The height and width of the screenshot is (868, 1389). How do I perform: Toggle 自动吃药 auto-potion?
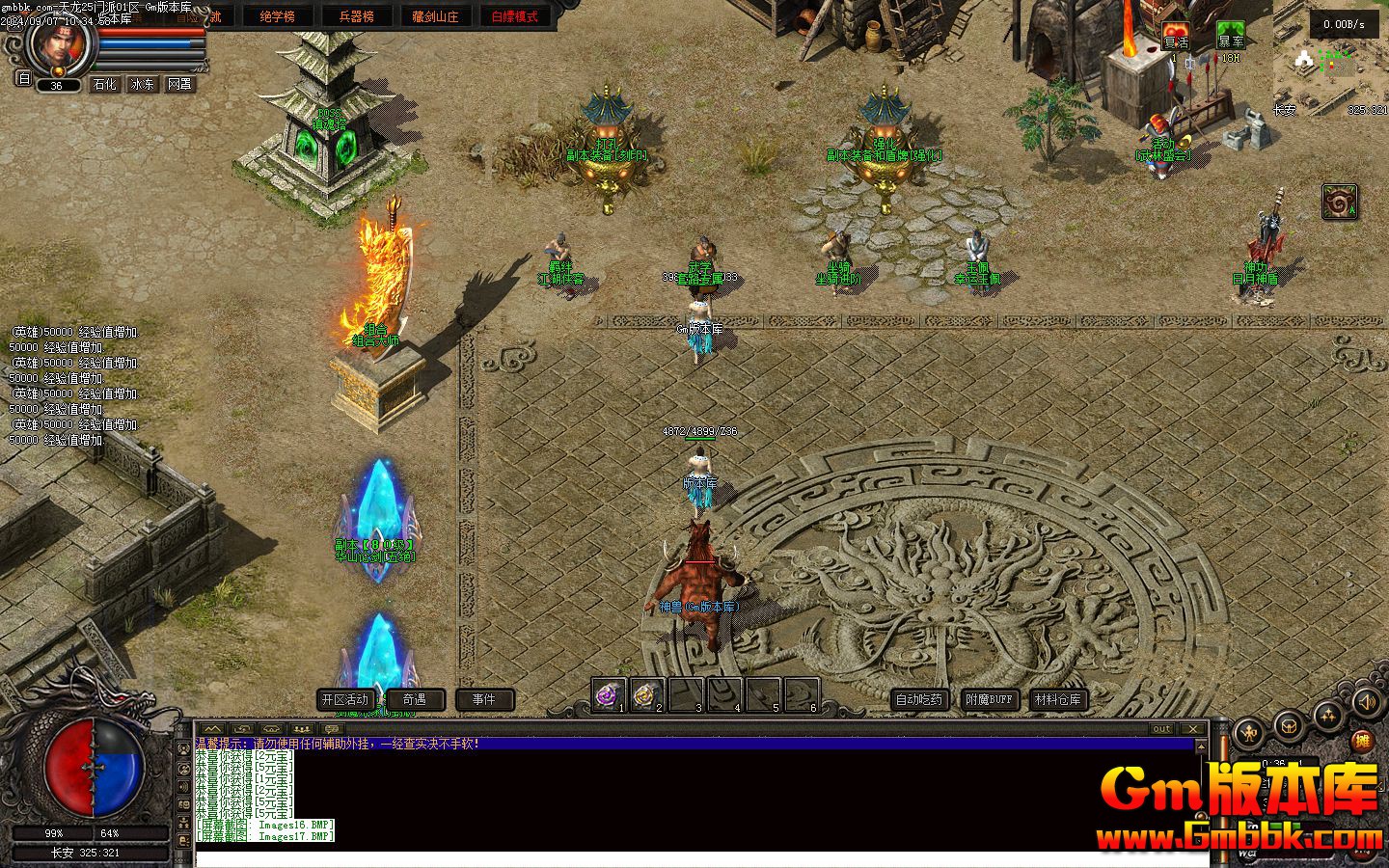[x=919, y=699]
